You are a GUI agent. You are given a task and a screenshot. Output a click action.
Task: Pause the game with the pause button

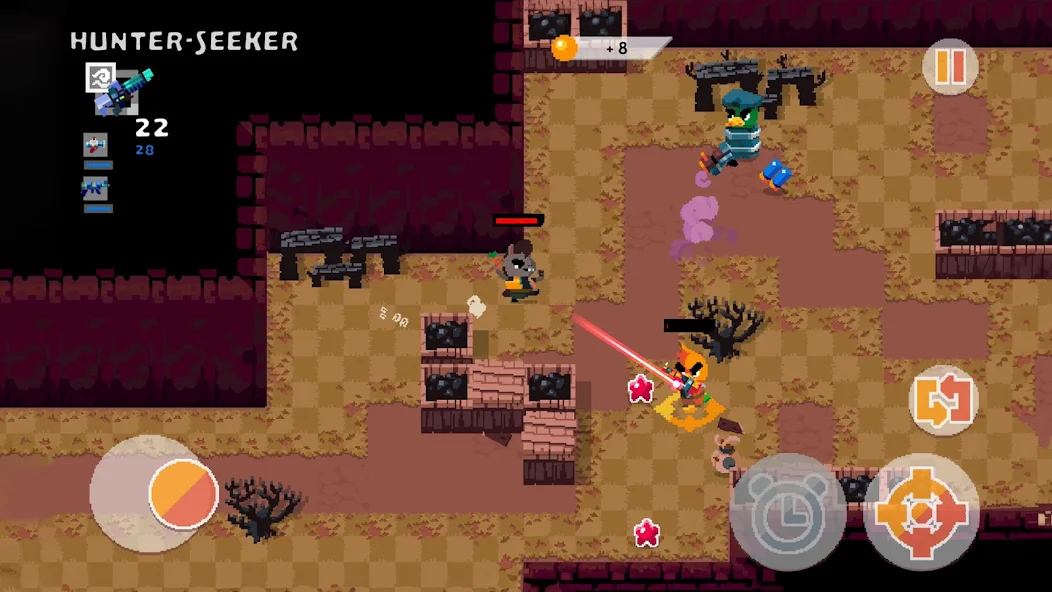click(x=949, y=66)
